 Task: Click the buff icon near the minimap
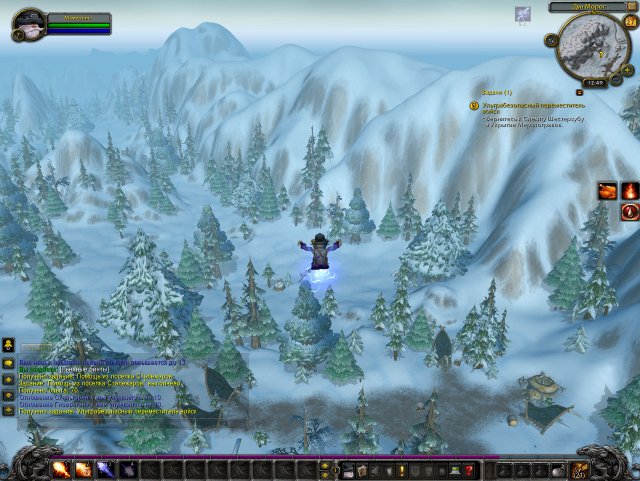(522, 14)
